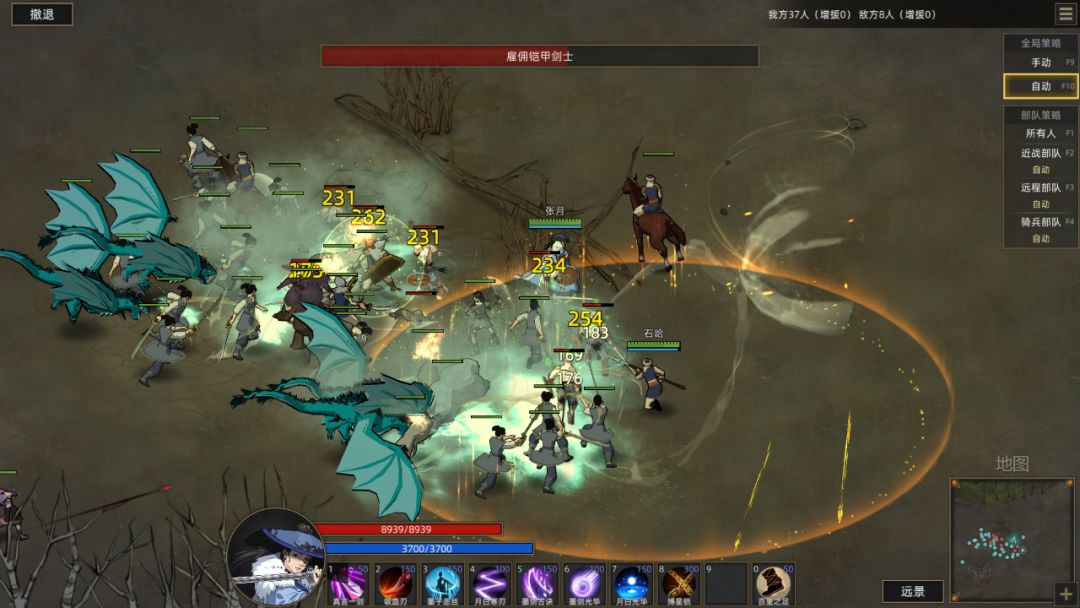Click on the battlefield minimap
This screenshot has height=608, width=1080.
(x=1012, y=540)
